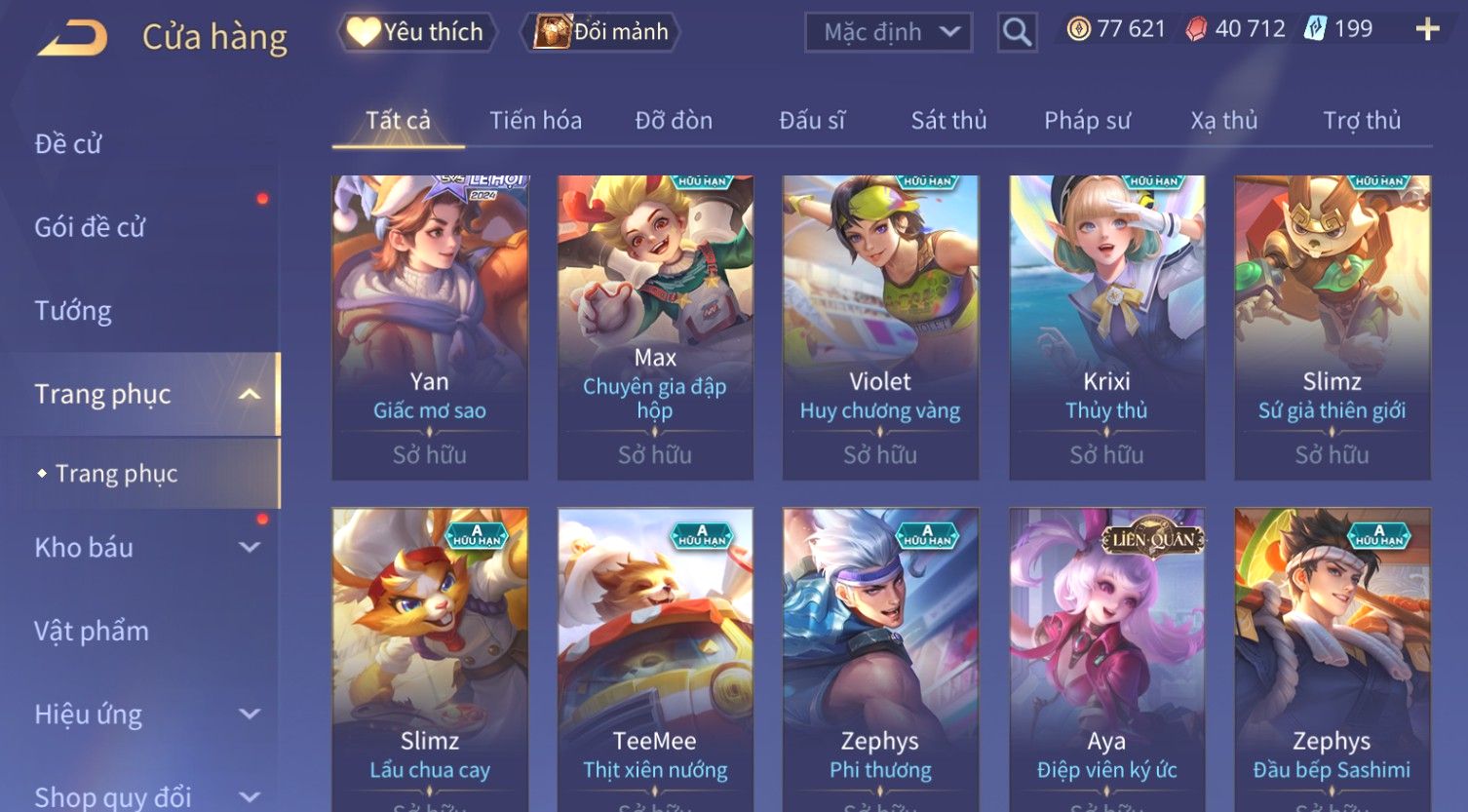Image resolution: width=1468 pixels, height=812 pixels.
Task: Go to the Tướng shop section
Action: click(x=73, y=311)
